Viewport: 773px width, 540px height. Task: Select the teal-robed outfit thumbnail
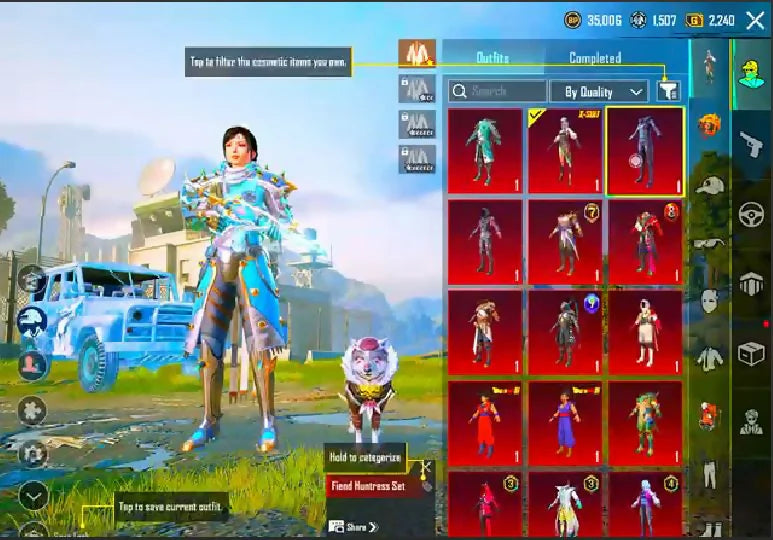485,150
